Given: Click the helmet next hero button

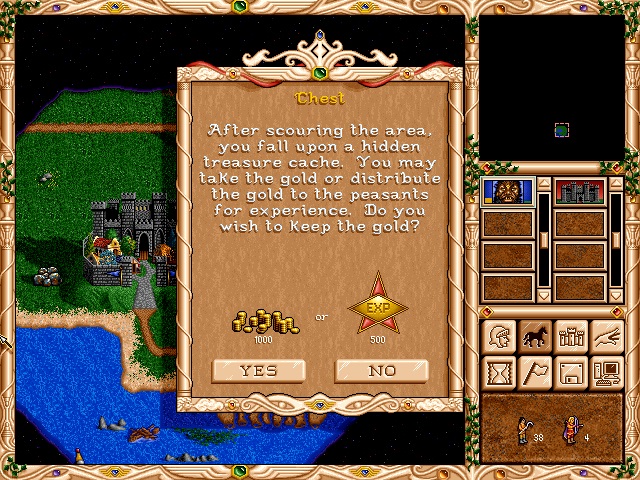Looking at the screenshot, I should click(499, 337).
